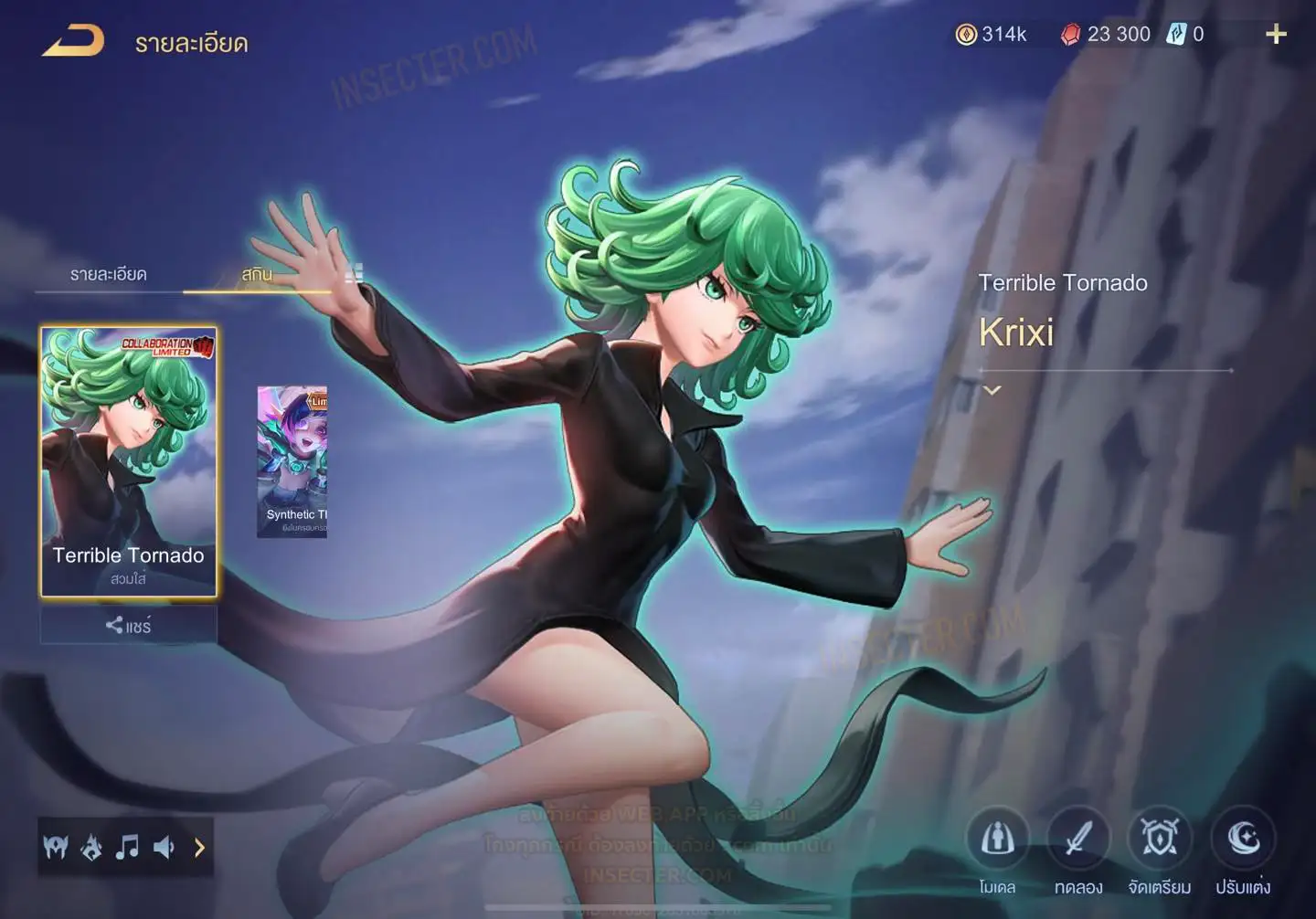The image size is (1316, 919).
Task: Go back using the gold arrow
Action: click(x=73, y=41)
